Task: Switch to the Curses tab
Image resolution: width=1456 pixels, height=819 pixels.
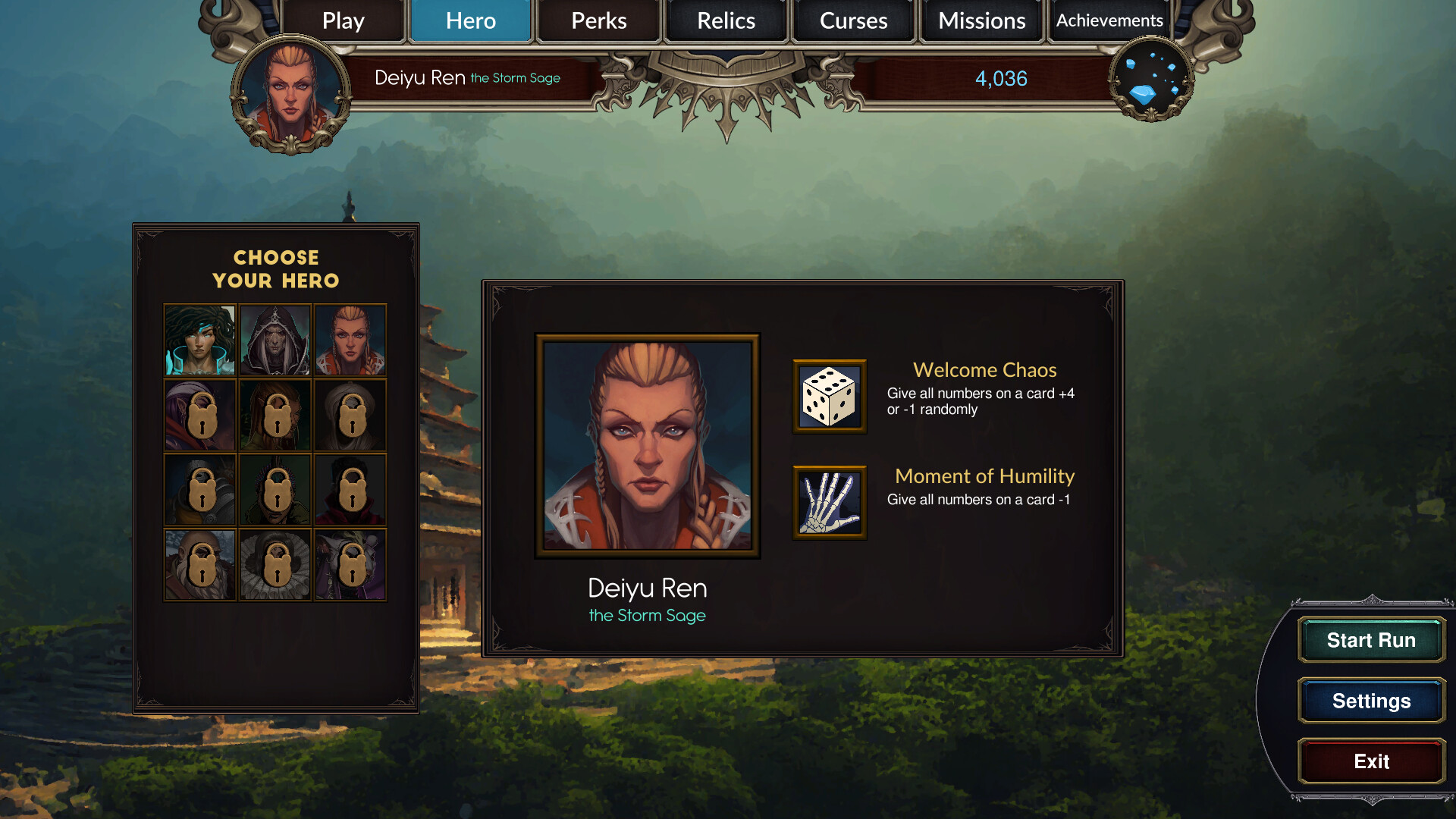Action: [853, 20]
